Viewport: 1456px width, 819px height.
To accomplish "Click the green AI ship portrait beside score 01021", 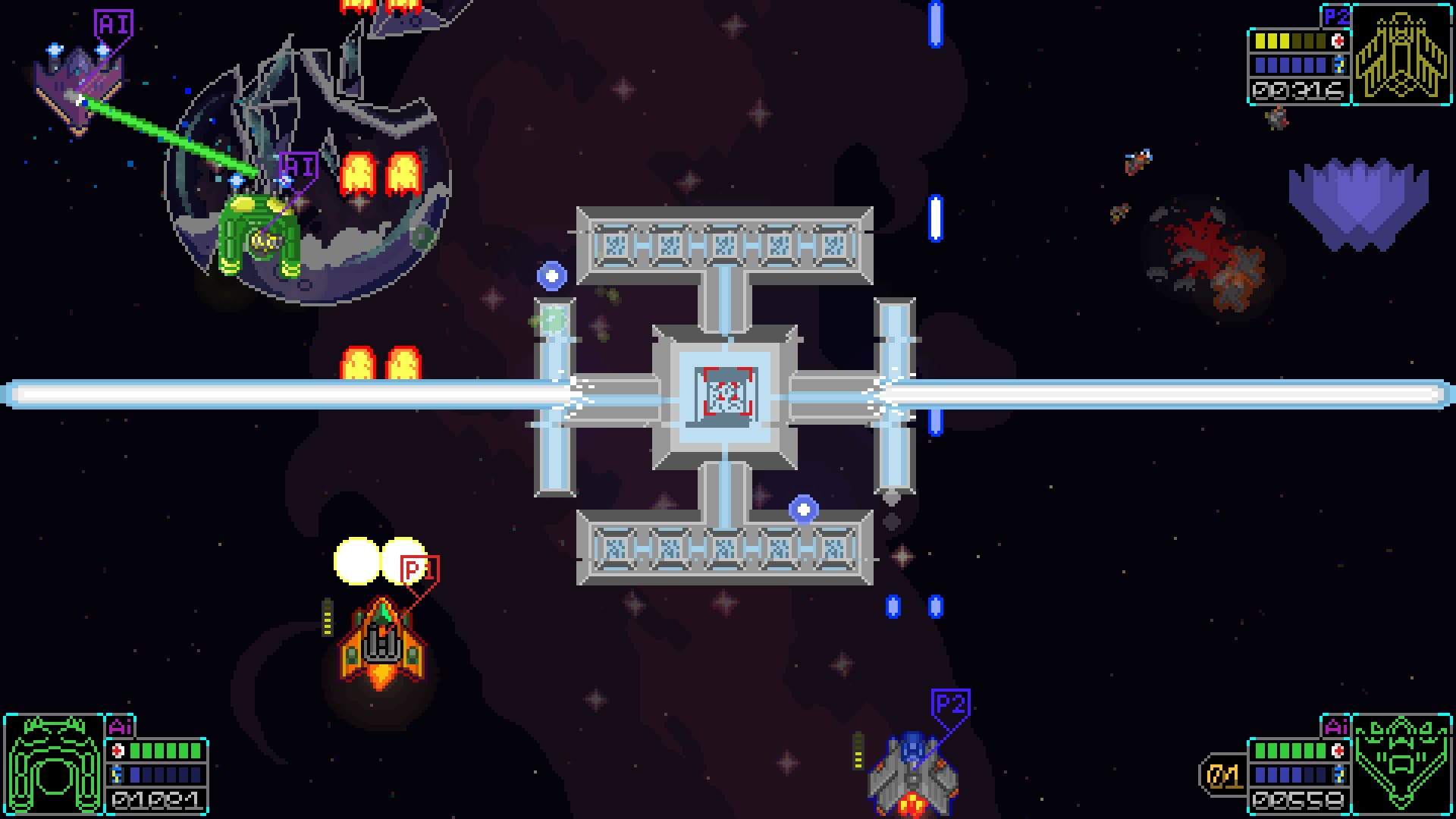I will [54, 764].
